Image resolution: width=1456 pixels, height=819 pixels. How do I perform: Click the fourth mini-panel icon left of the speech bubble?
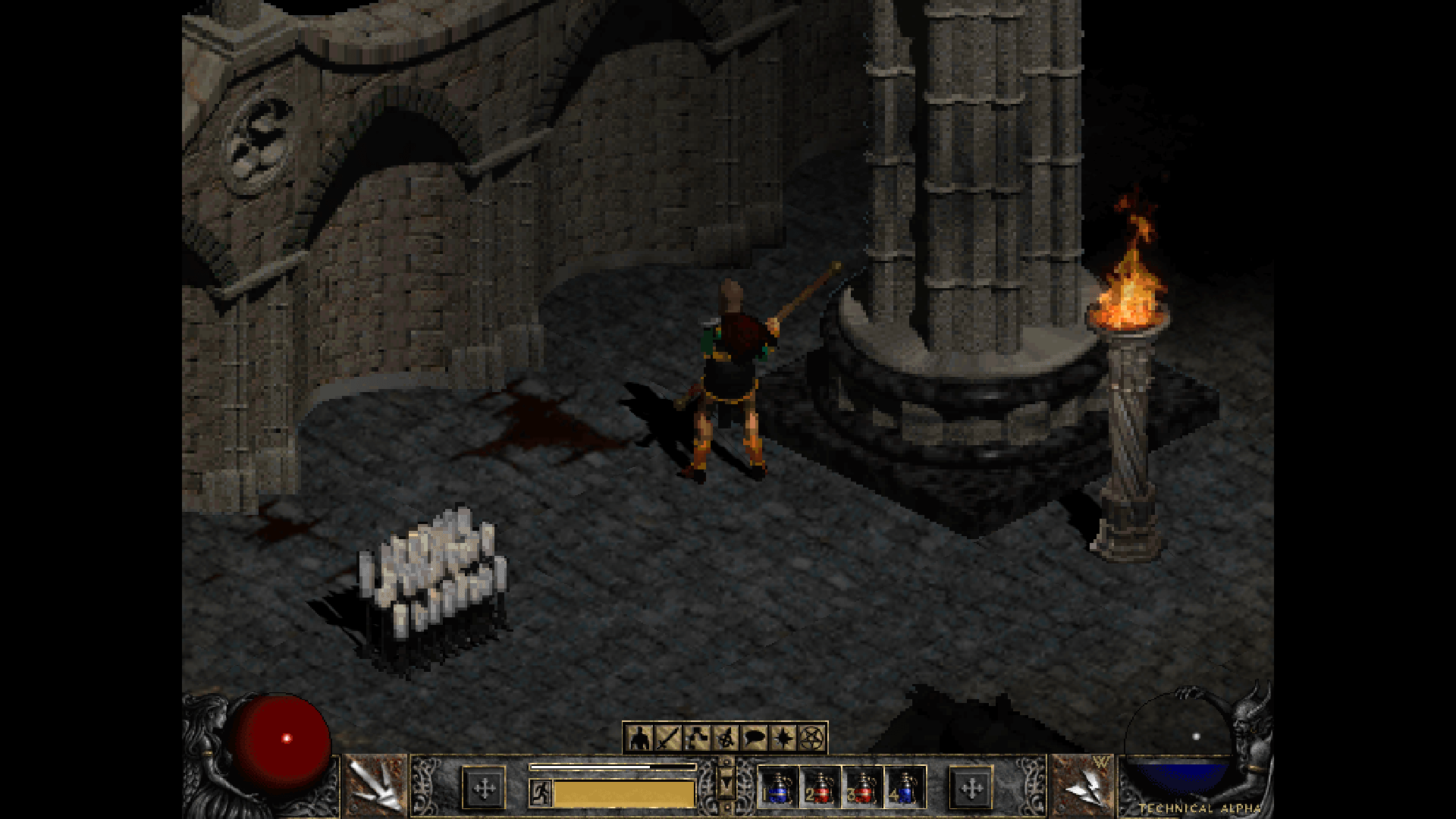(x=726, y=737)
